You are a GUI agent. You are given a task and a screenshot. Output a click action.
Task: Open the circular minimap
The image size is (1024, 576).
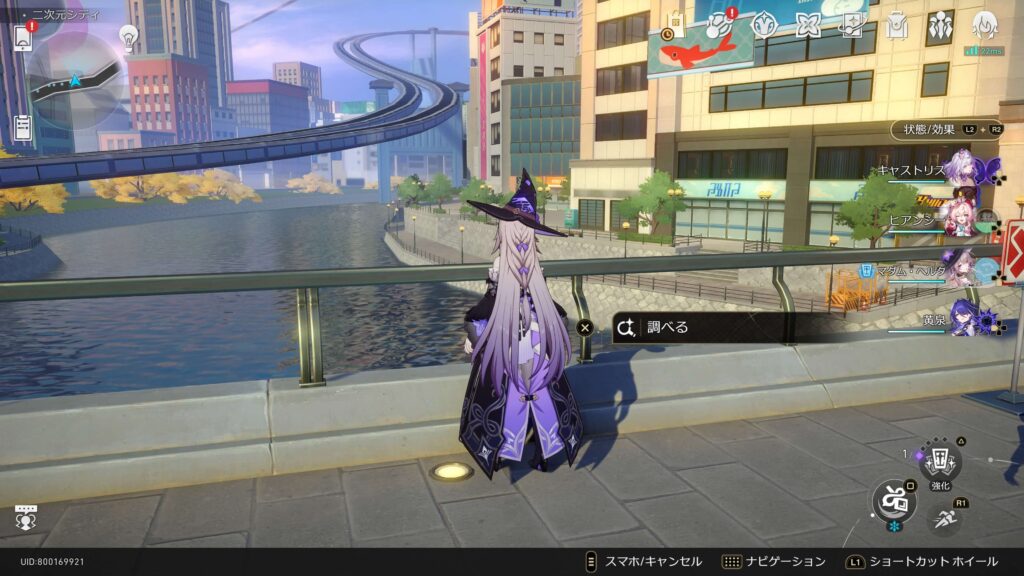pos(76,80)
